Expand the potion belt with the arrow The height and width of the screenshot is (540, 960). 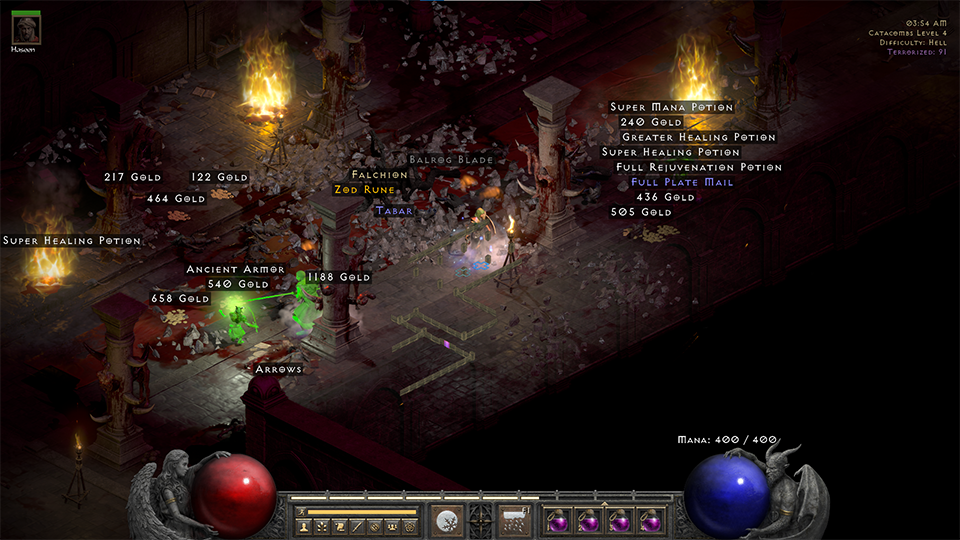point(603,503)
